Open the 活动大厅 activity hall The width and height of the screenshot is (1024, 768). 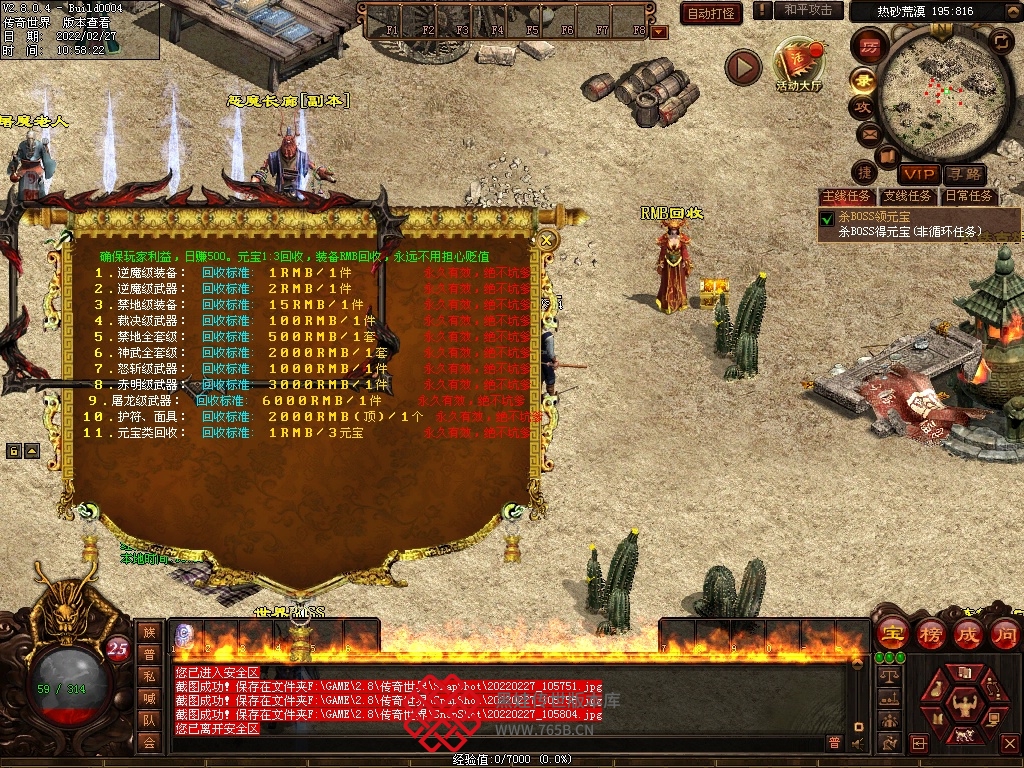798,66
